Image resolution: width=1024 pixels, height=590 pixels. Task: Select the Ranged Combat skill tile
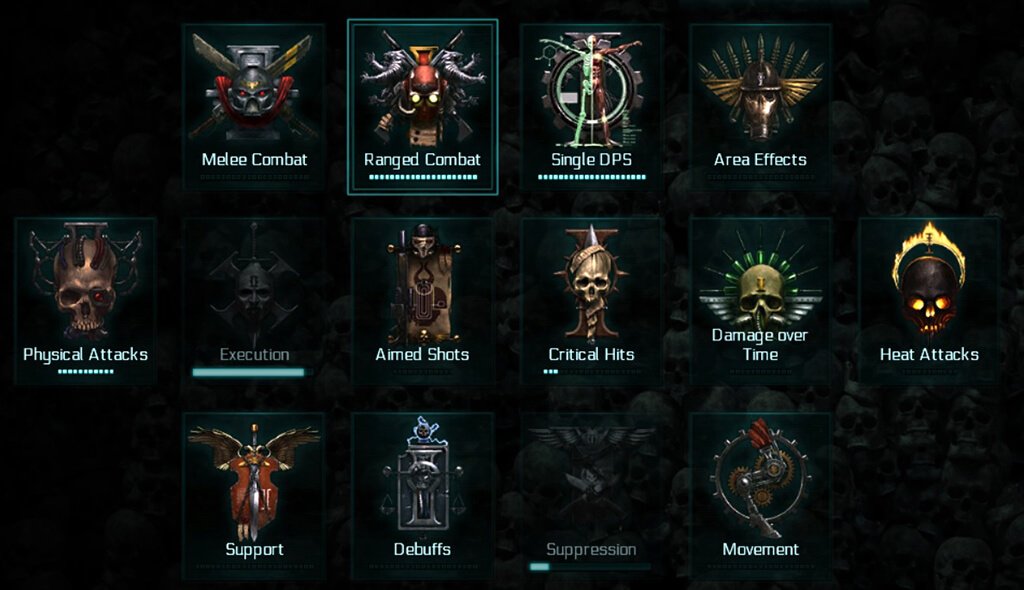[422, 106]
